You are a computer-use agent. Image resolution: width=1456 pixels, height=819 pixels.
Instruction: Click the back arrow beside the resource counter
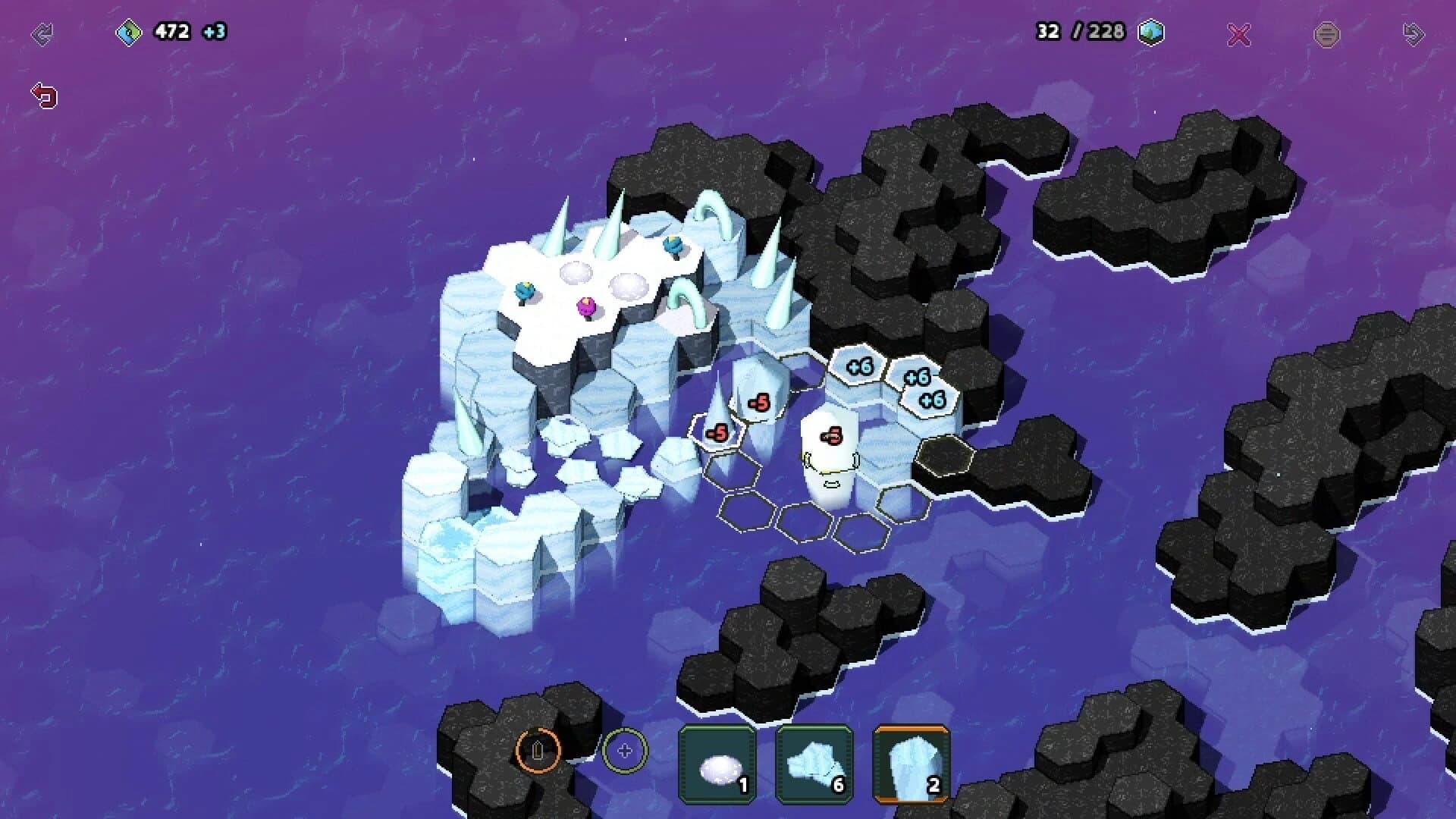pos(44,32)
